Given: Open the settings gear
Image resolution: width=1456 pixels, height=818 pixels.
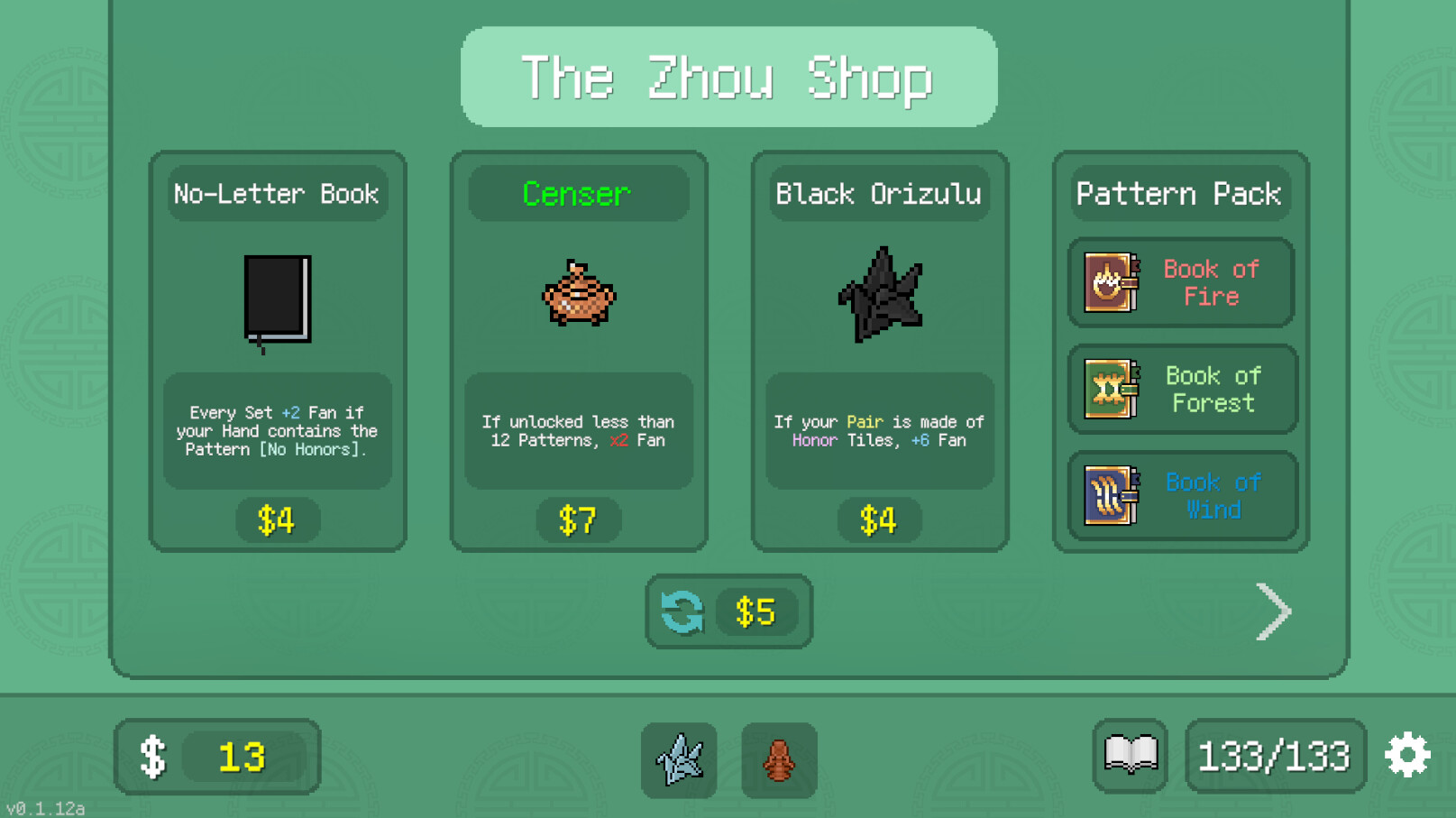Looking at the screenshot, I should pos(1407,756).
